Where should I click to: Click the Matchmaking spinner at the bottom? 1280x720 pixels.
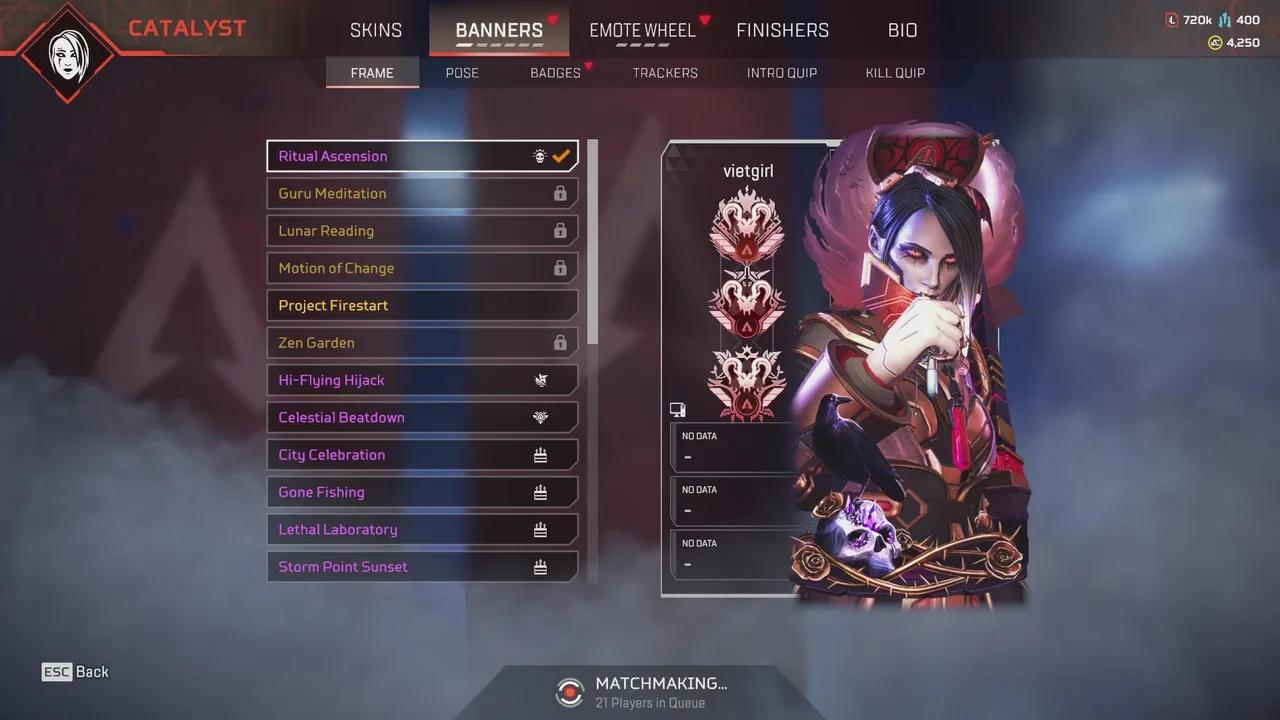[569, 691]
